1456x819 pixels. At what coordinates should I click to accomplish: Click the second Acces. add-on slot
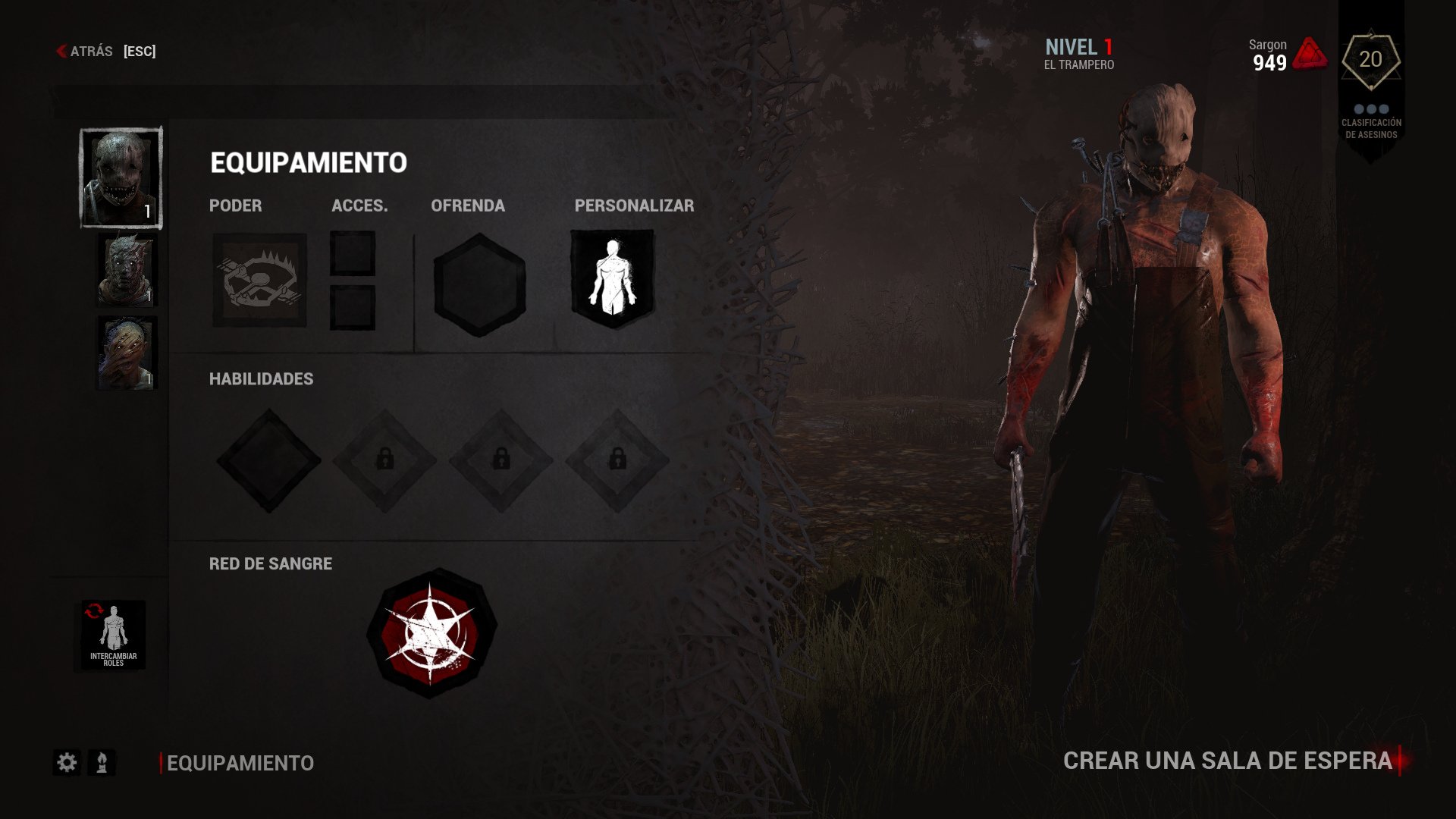click(x=352, y=306)
